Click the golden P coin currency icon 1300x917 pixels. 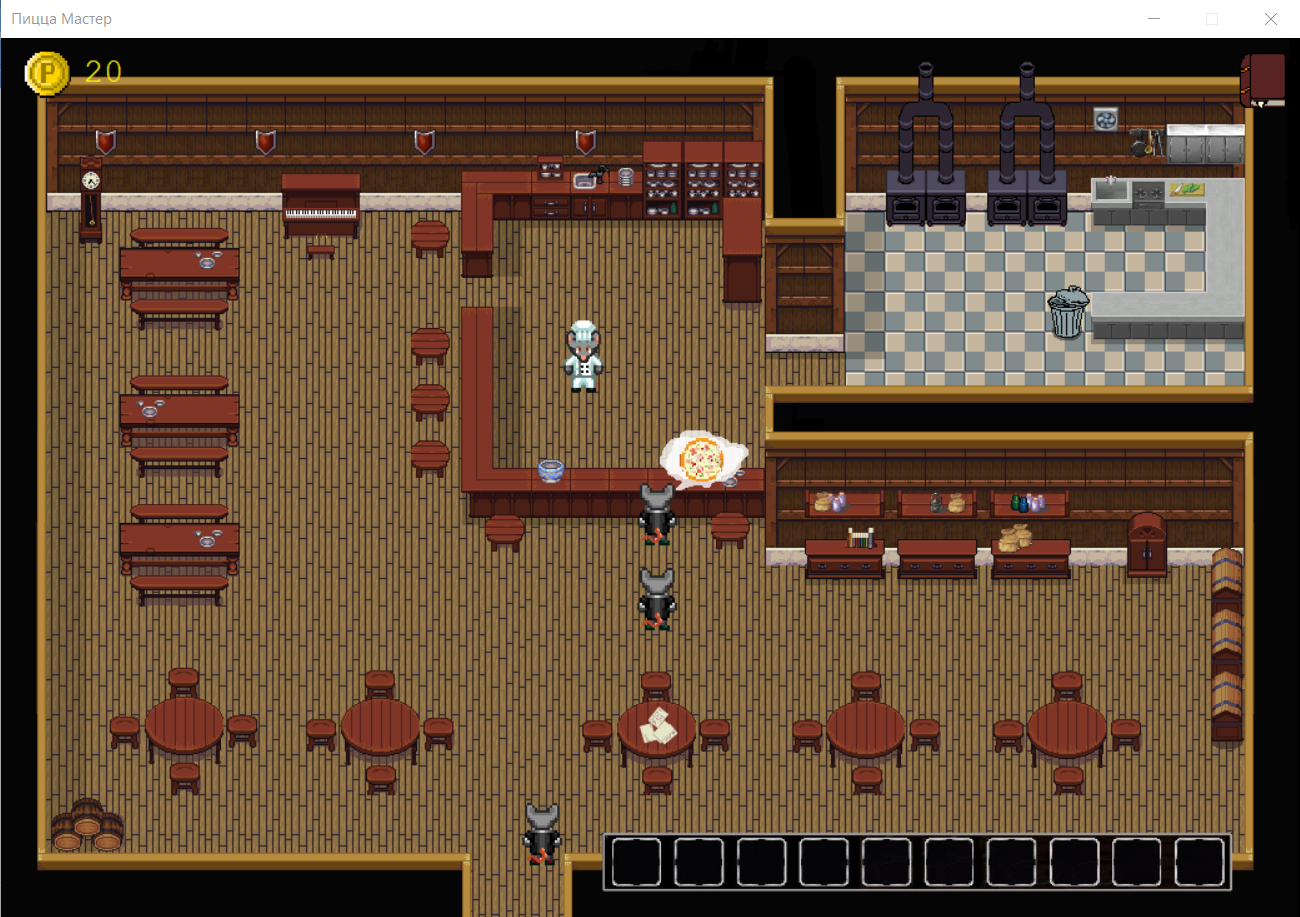(x=48, y=73)
